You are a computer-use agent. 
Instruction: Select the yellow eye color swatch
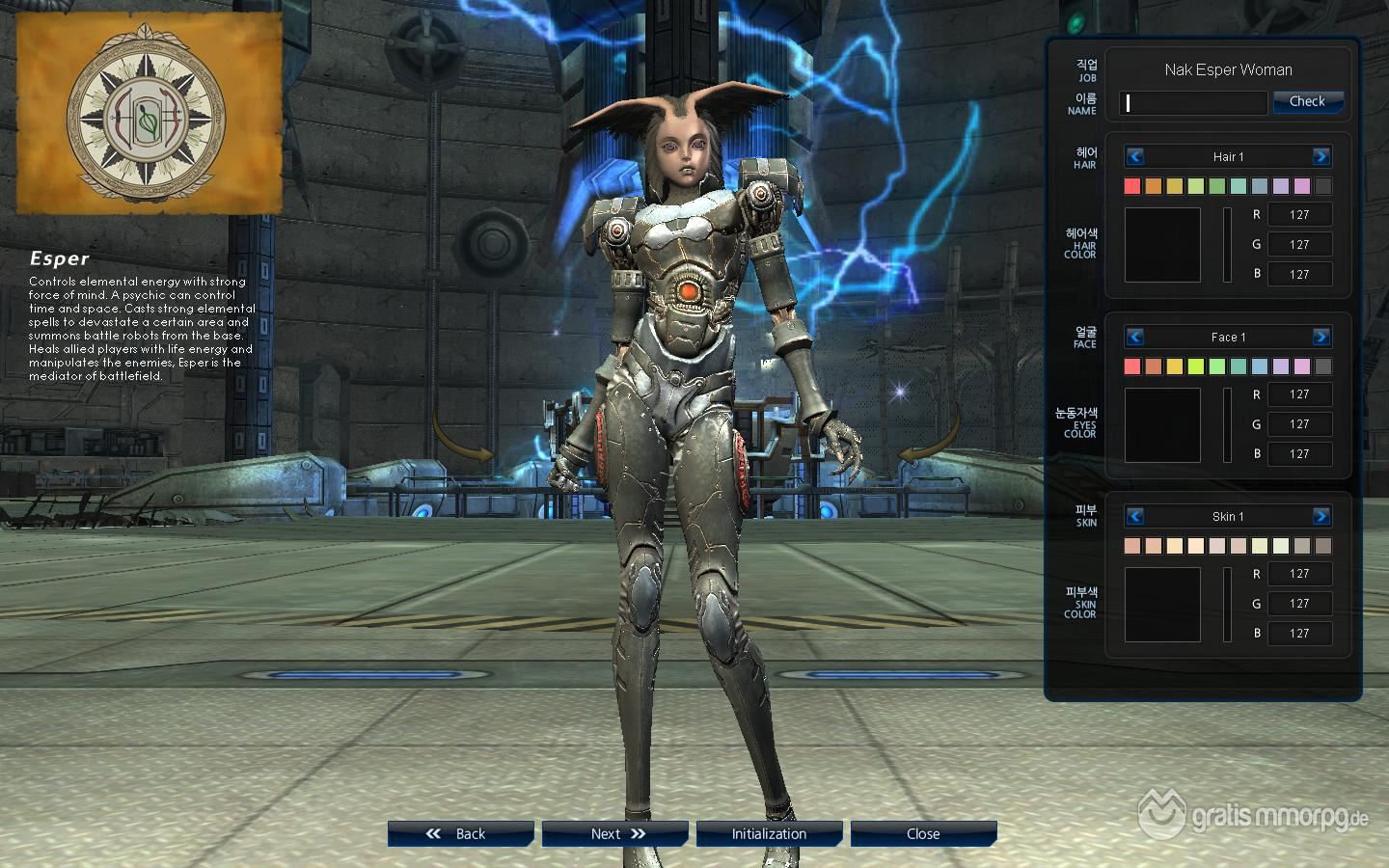(x=1175, y=366)
